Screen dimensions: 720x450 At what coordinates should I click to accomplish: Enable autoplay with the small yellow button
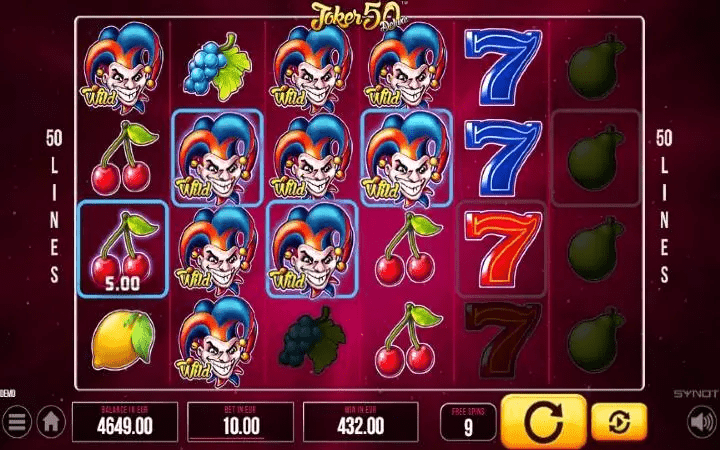click(618, 422)
